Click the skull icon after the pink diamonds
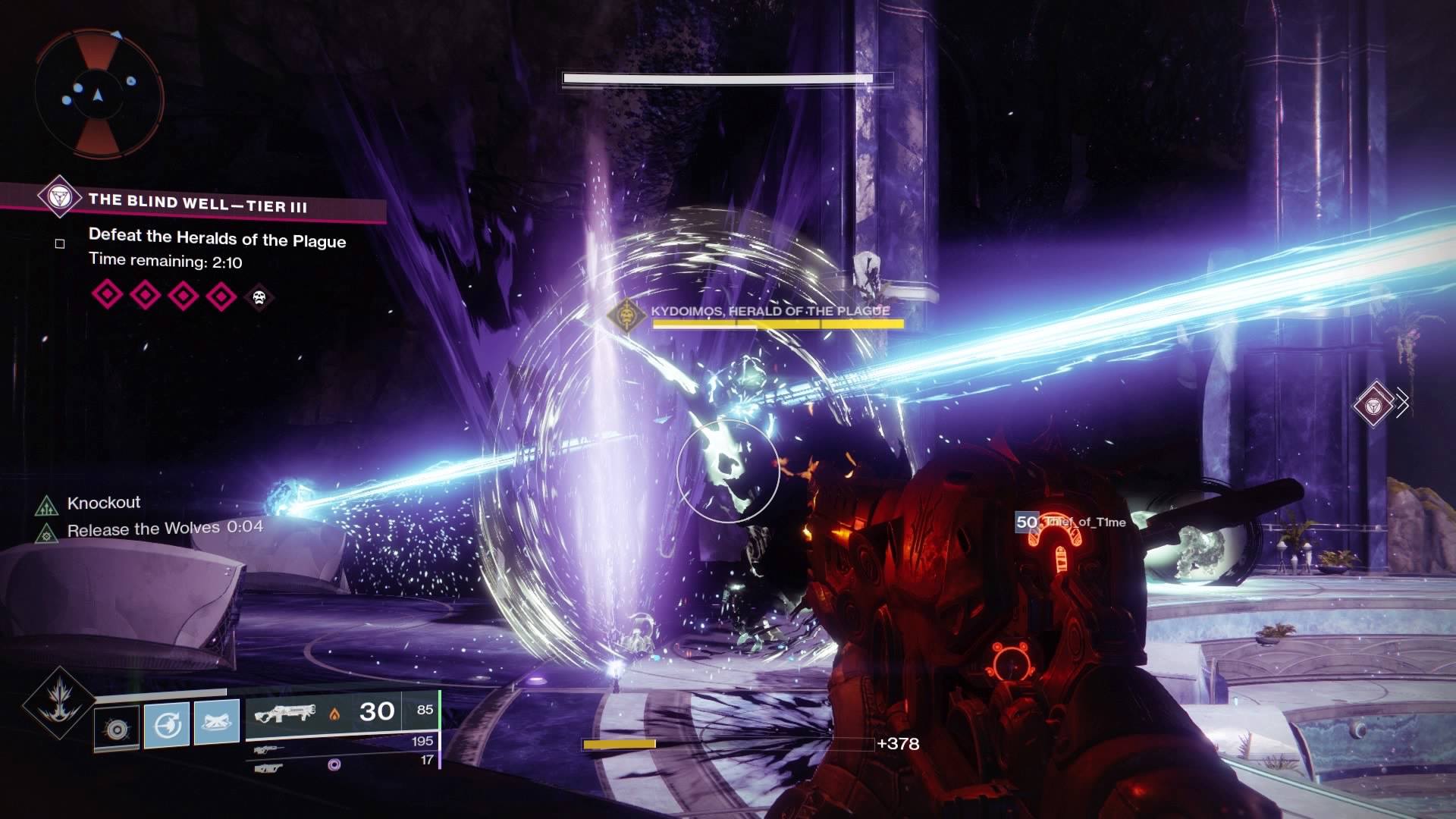1456x819 pixels. click(259, 297)
